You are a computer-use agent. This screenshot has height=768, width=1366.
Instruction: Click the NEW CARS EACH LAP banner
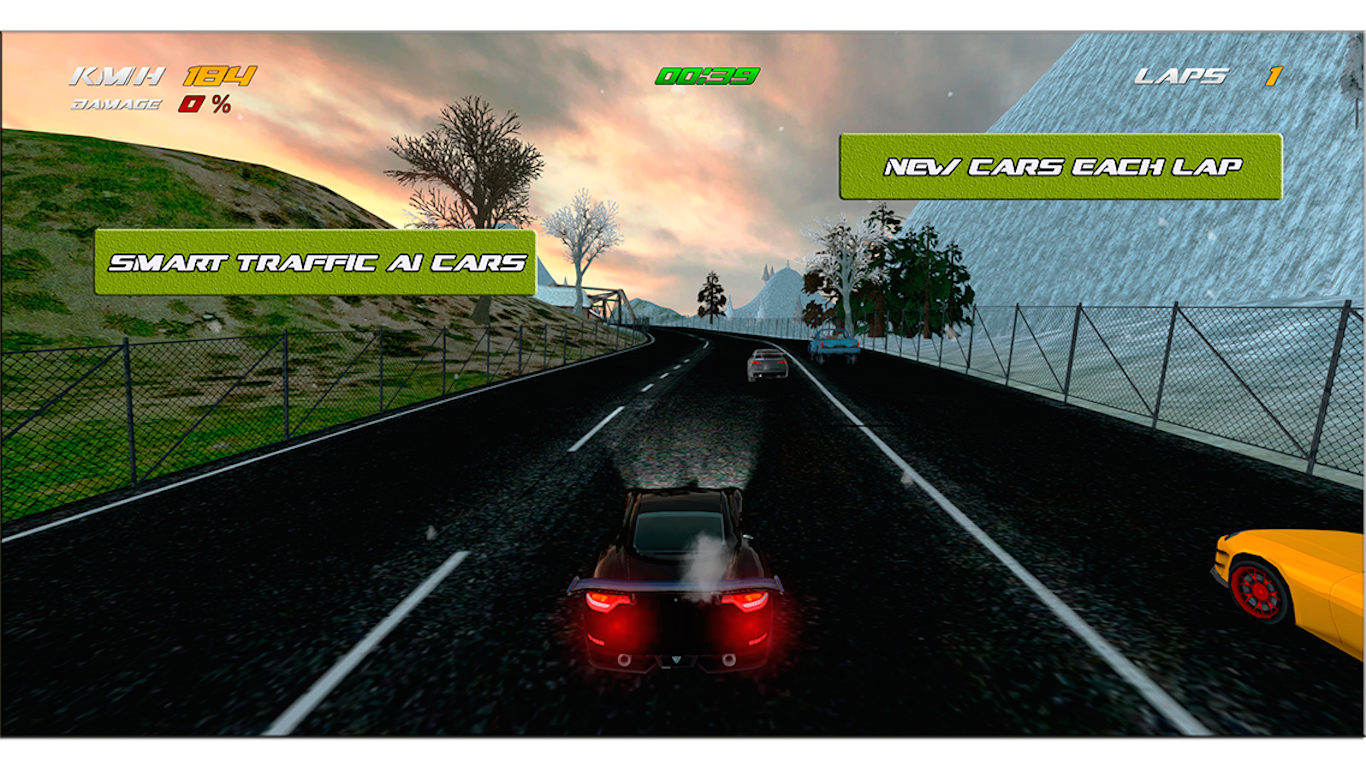point(1060,167)
